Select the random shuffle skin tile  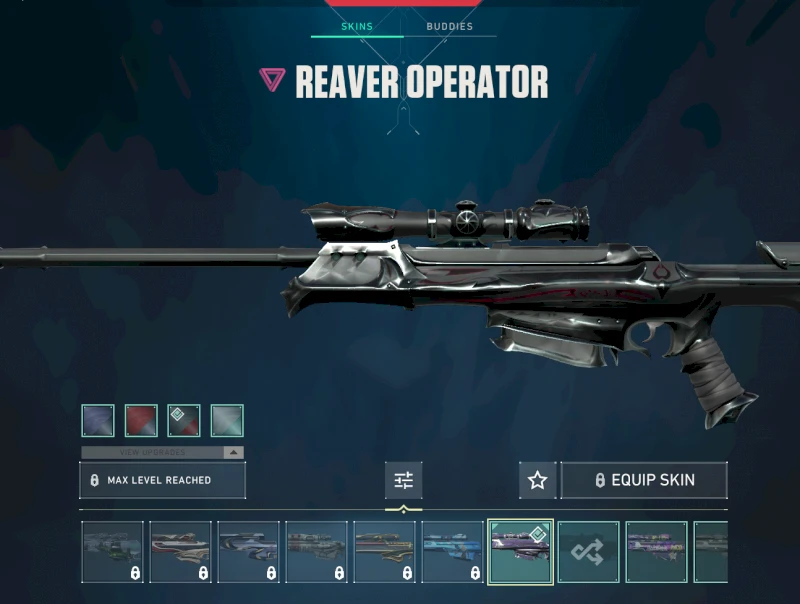coord(588,552)
